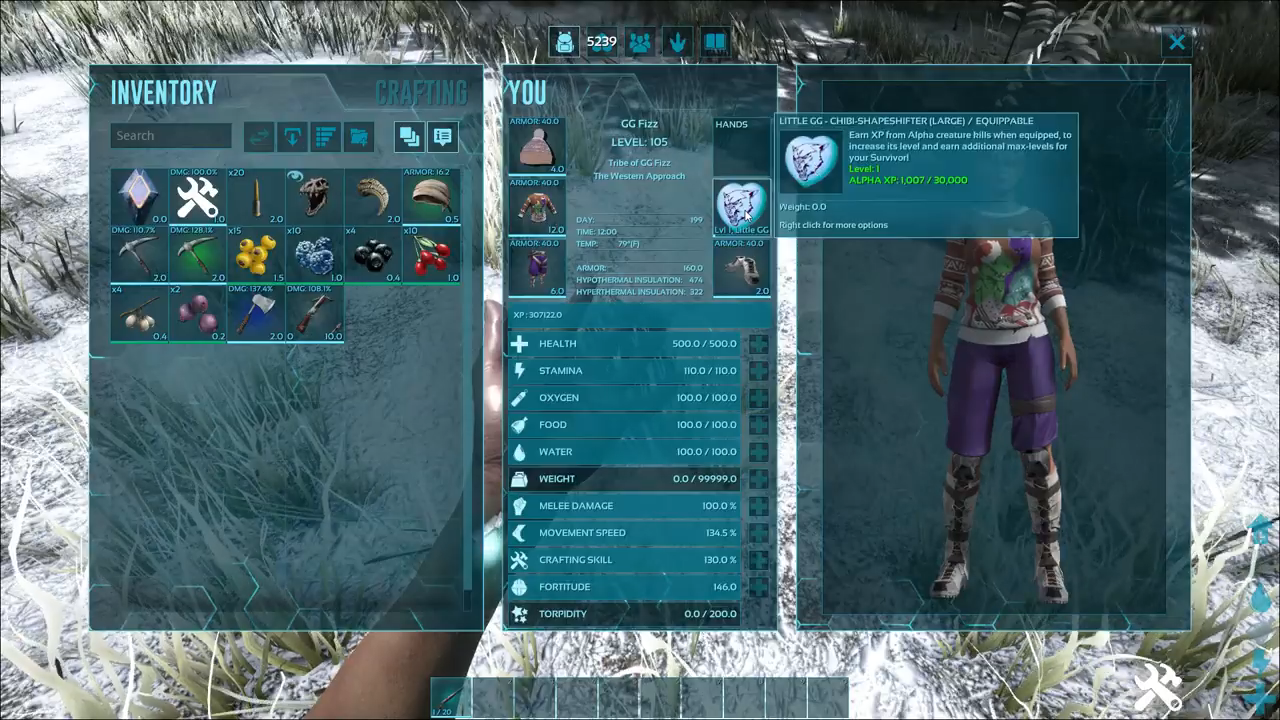Increase the Movement Speed stat

(x=759, y=533)
